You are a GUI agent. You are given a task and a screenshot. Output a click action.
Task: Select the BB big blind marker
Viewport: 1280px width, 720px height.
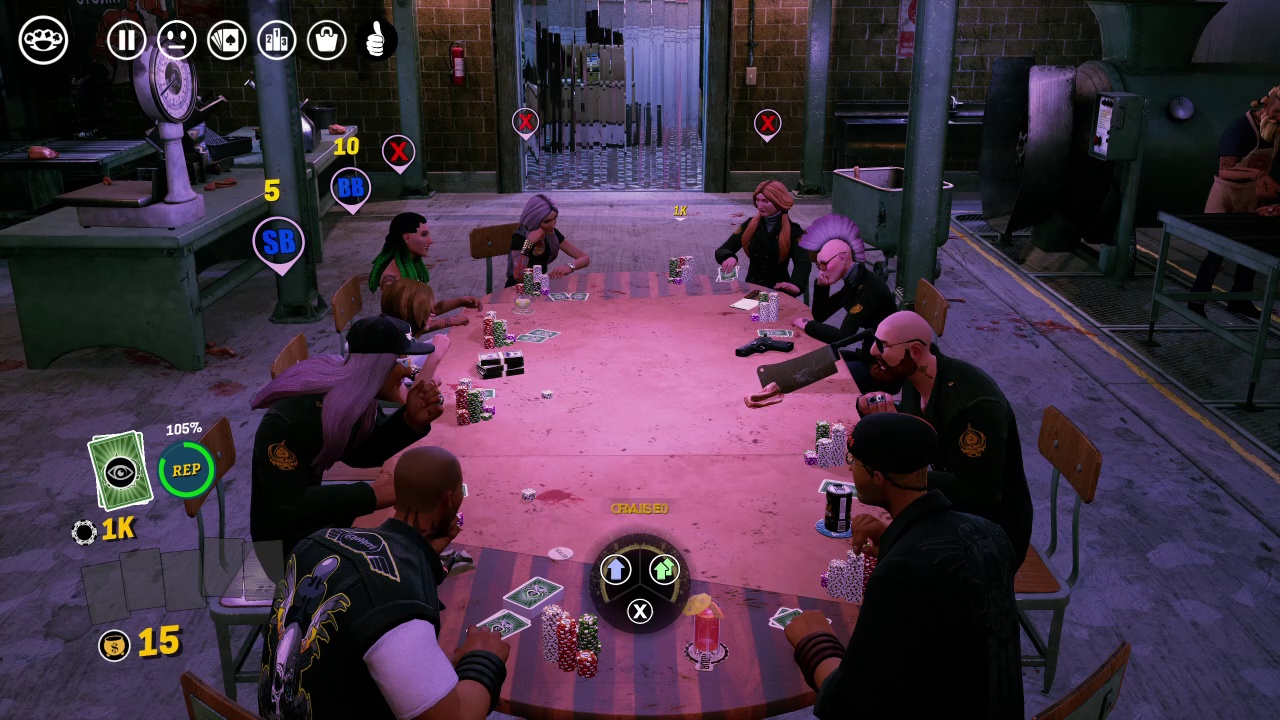point(350,187)
